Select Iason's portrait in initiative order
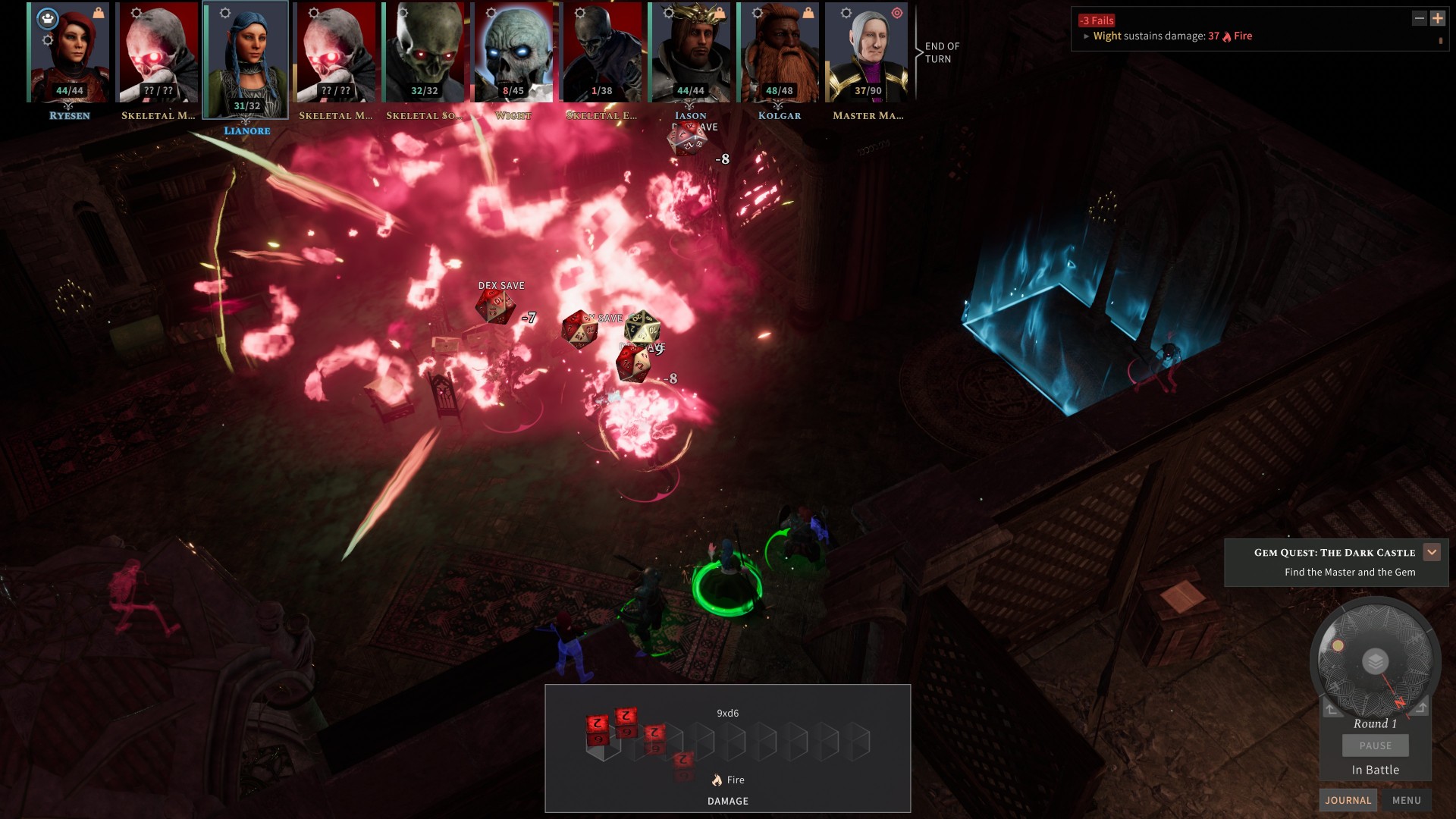Screen dimensions: 1456x819 pyautogui.click(x=690, y=53)
